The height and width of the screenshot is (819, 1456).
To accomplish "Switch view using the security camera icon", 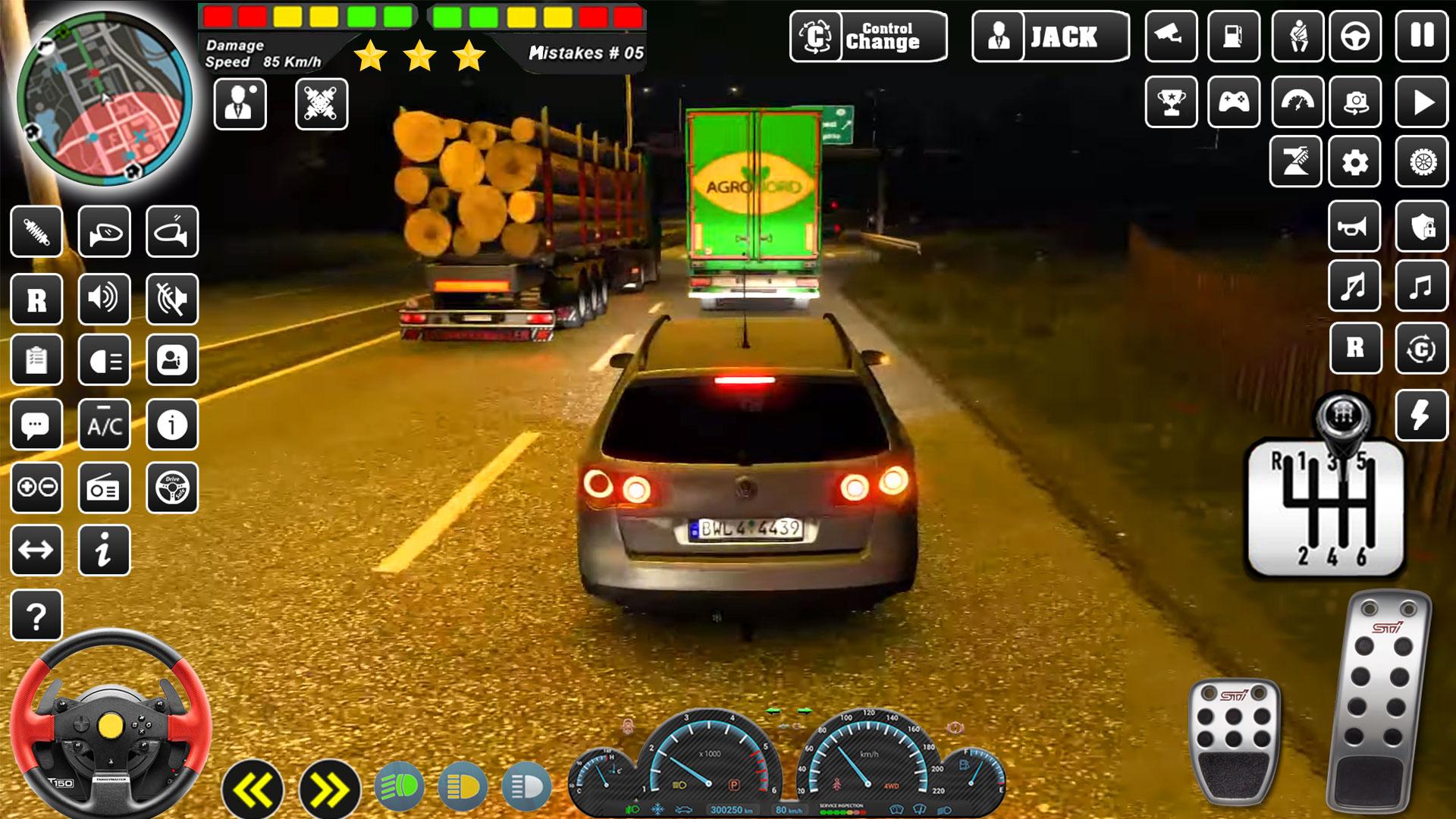I will 1171,36.
